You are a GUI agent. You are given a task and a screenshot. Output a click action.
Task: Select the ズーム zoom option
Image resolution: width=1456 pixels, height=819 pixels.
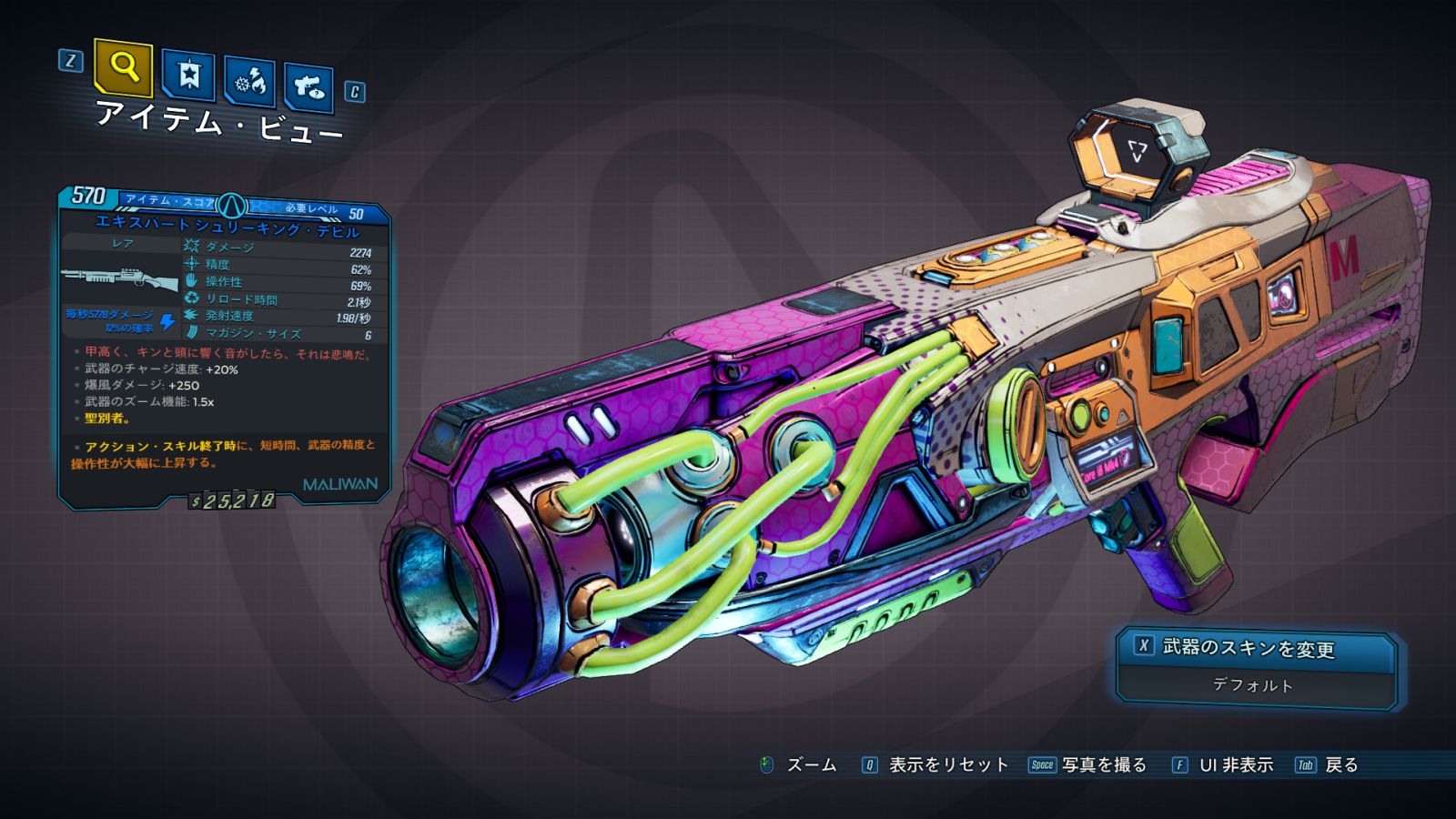tap(810, 764)
